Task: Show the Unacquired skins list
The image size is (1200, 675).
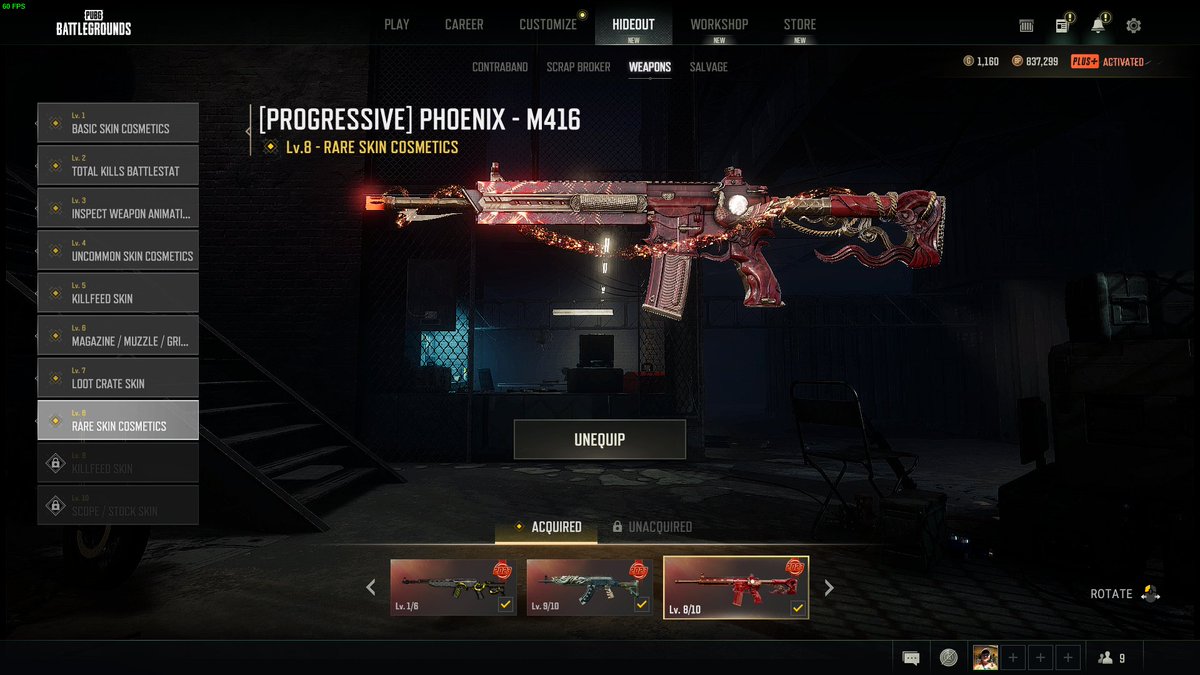Action: tap(652, 527)
